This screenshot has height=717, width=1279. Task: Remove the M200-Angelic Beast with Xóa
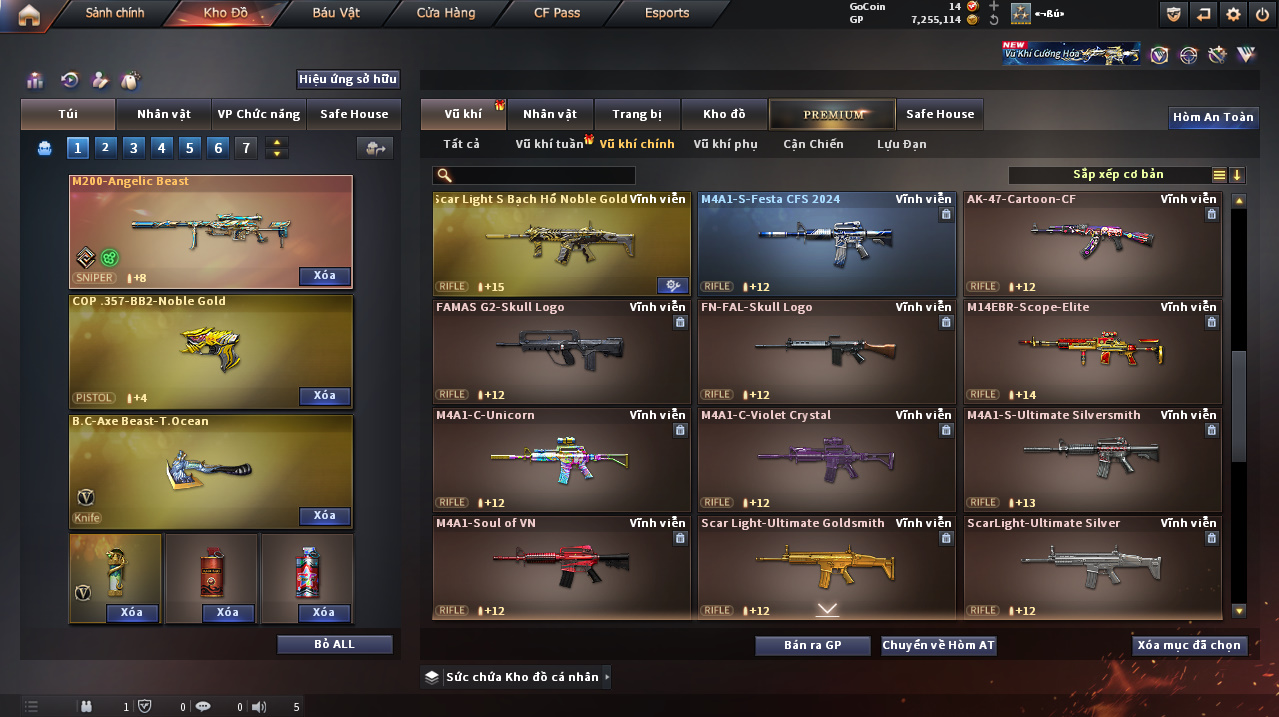click(324, 276)
